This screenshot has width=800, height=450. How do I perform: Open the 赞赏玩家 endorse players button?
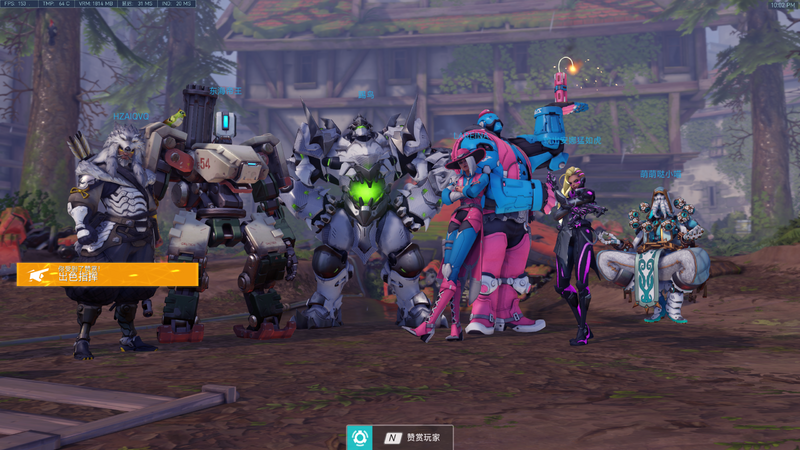(x=400, y=437)
